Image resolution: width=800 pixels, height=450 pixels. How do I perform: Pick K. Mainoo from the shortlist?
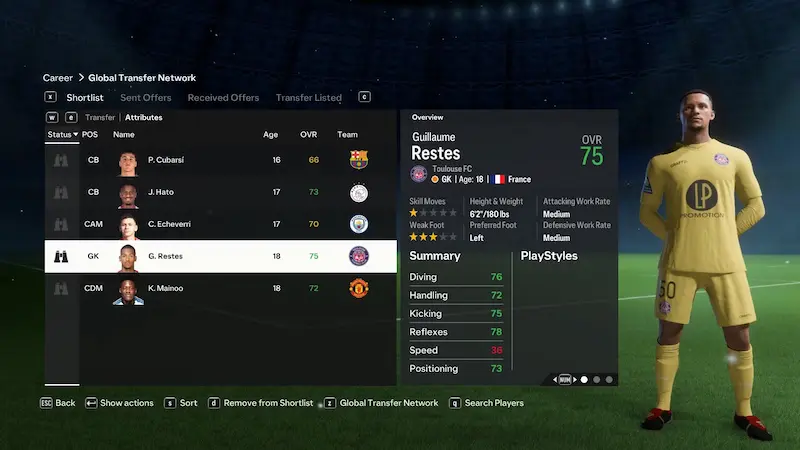tap(222, 288)
